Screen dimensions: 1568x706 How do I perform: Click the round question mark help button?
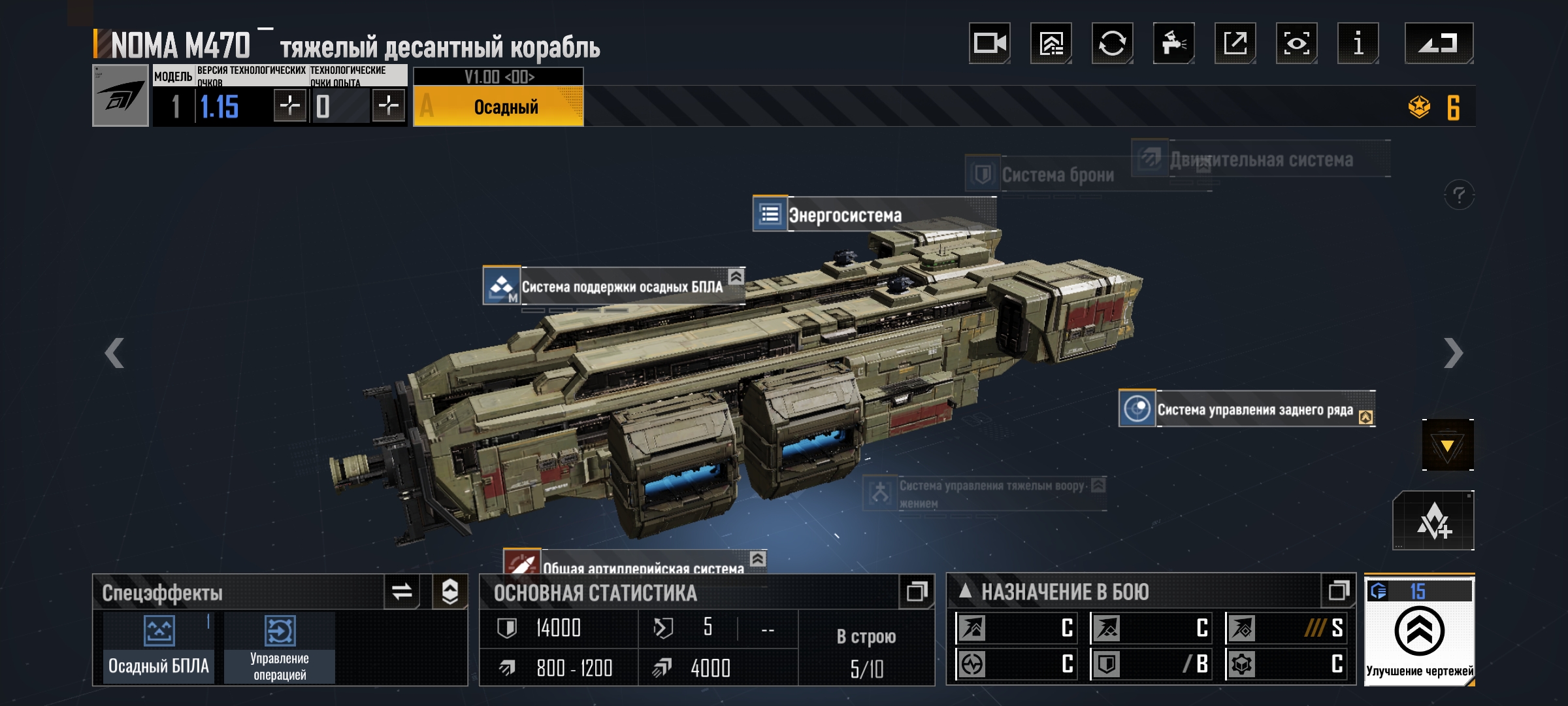pyautogui.click(x=1458, y=195)
